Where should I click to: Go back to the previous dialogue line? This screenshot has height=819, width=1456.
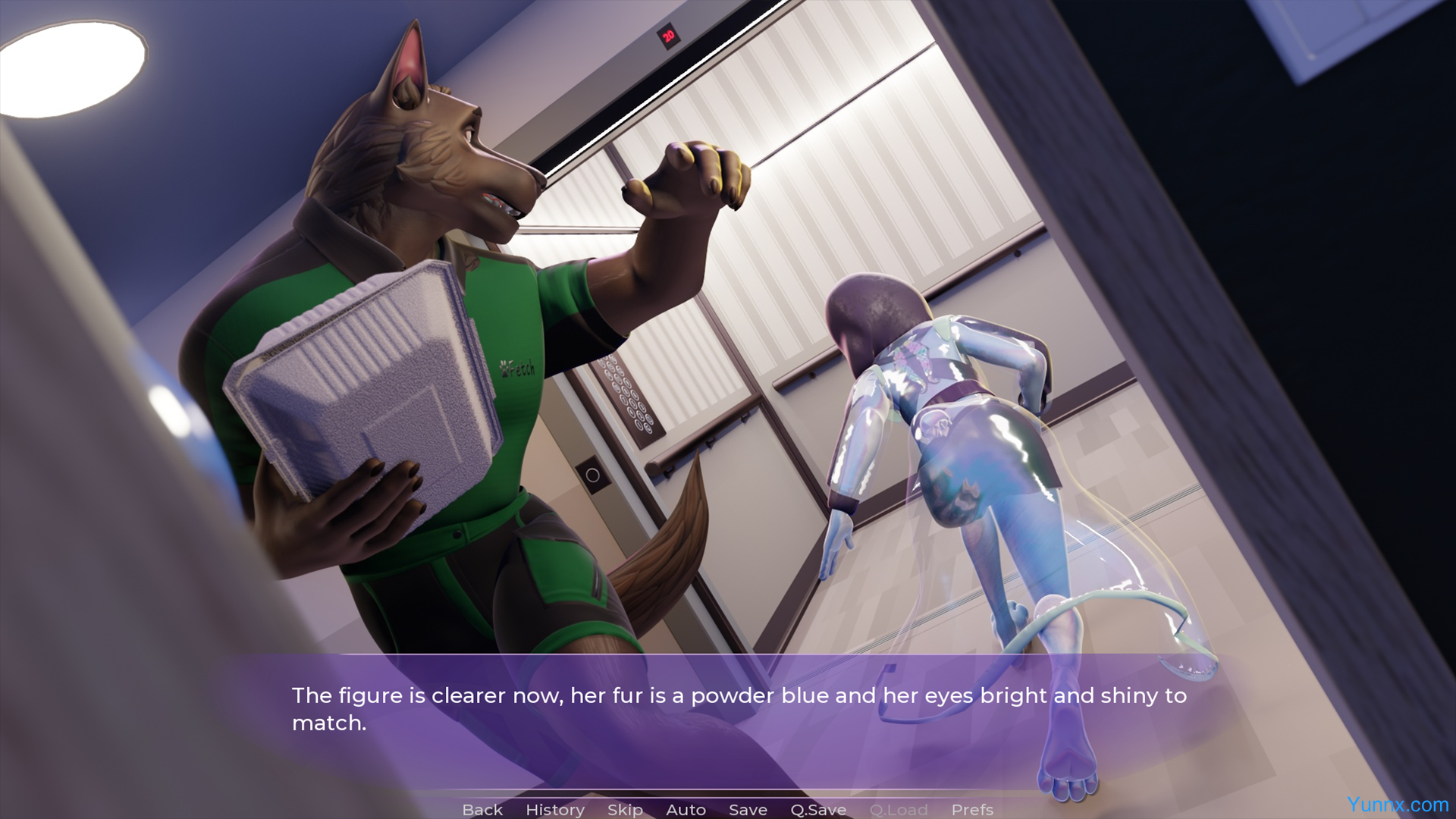coord(482,810)
